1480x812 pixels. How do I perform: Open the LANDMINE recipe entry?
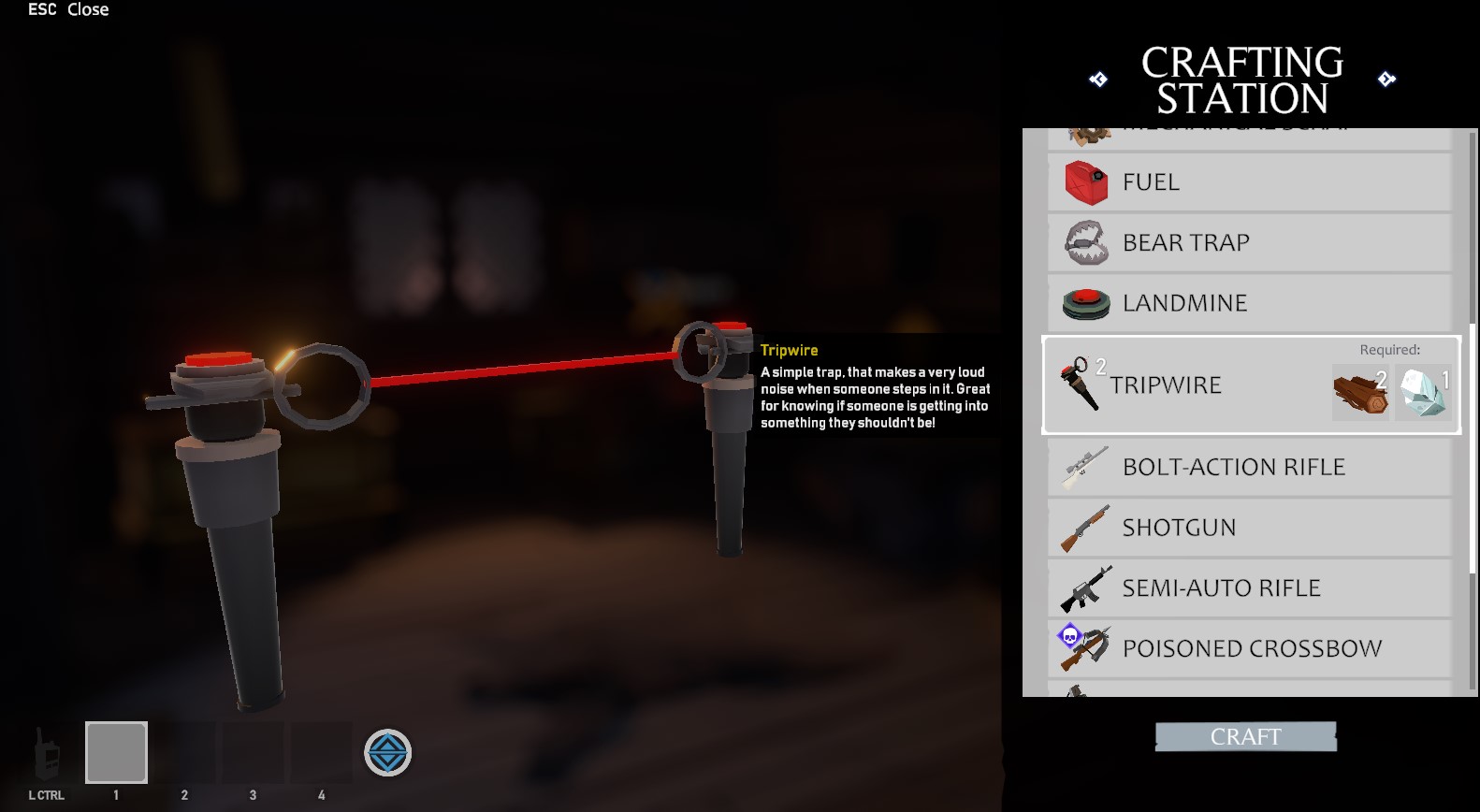1249,302
